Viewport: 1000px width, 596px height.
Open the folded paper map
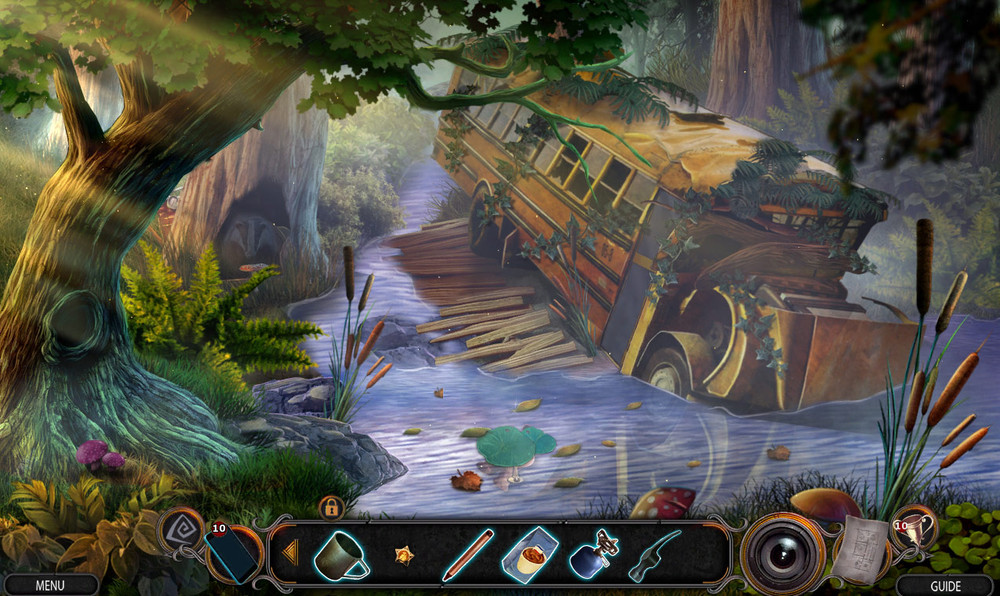(860, 550)
